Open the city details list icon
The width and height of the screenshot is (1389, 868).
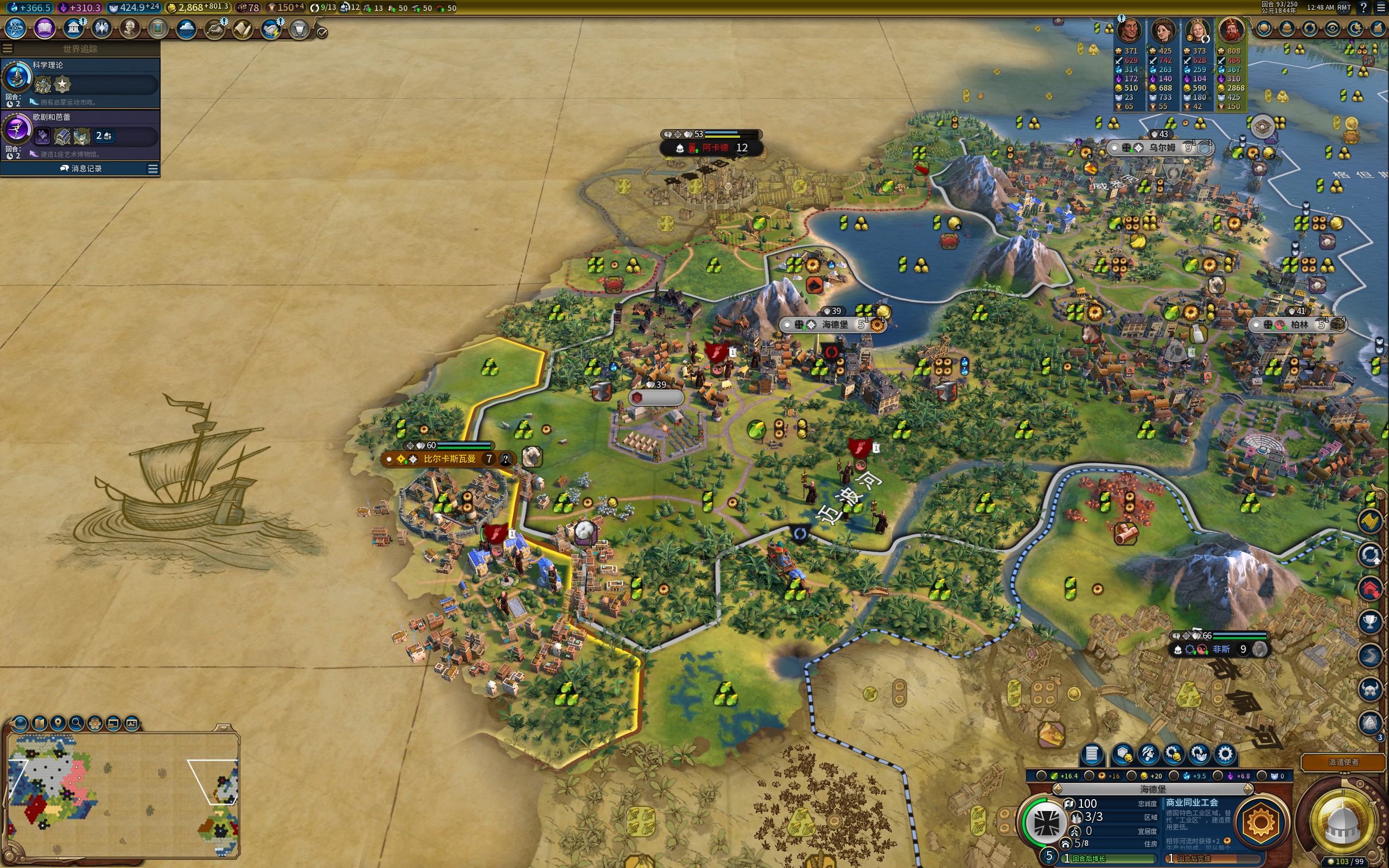coord(1092,754)
